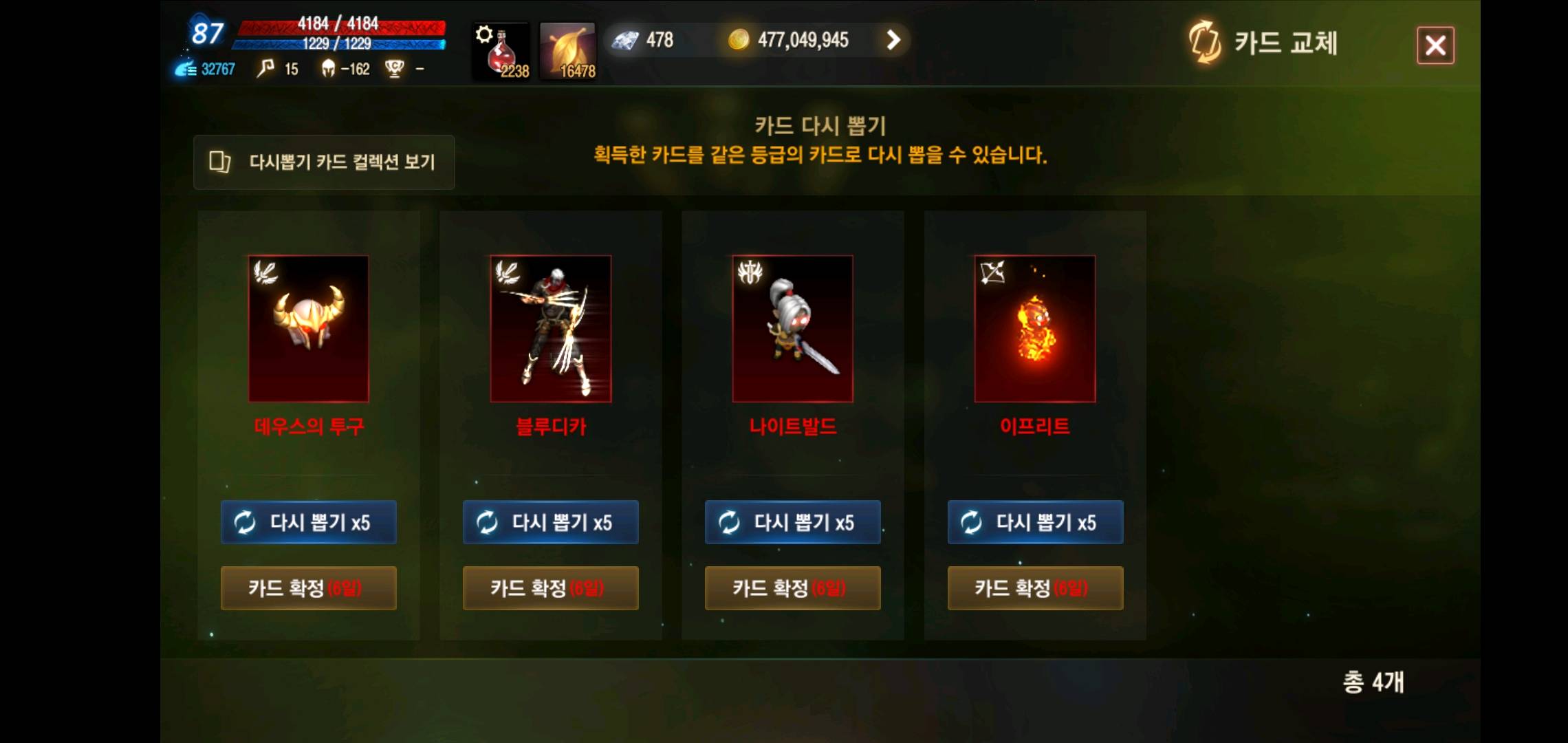Click 다시 뽑기 x5 under 블루디카

pos(550,522)
